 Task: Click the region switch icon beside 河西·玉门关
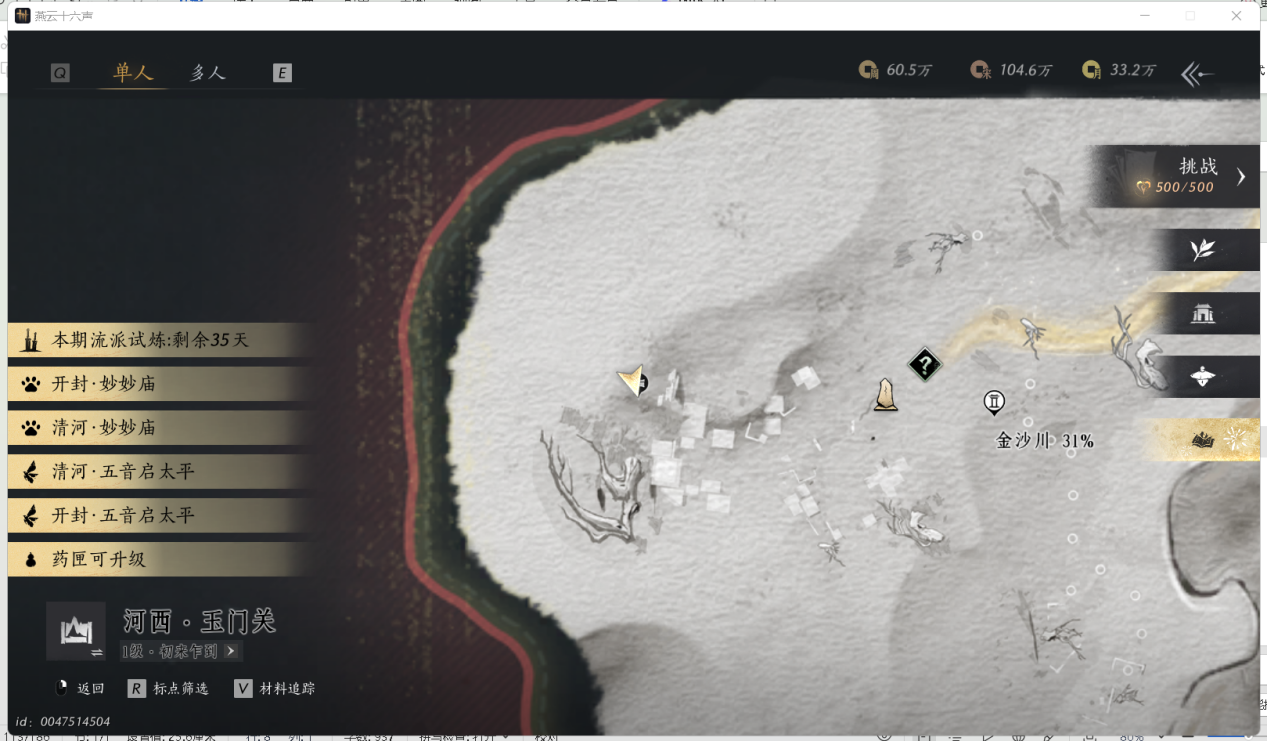pos(76,632)
